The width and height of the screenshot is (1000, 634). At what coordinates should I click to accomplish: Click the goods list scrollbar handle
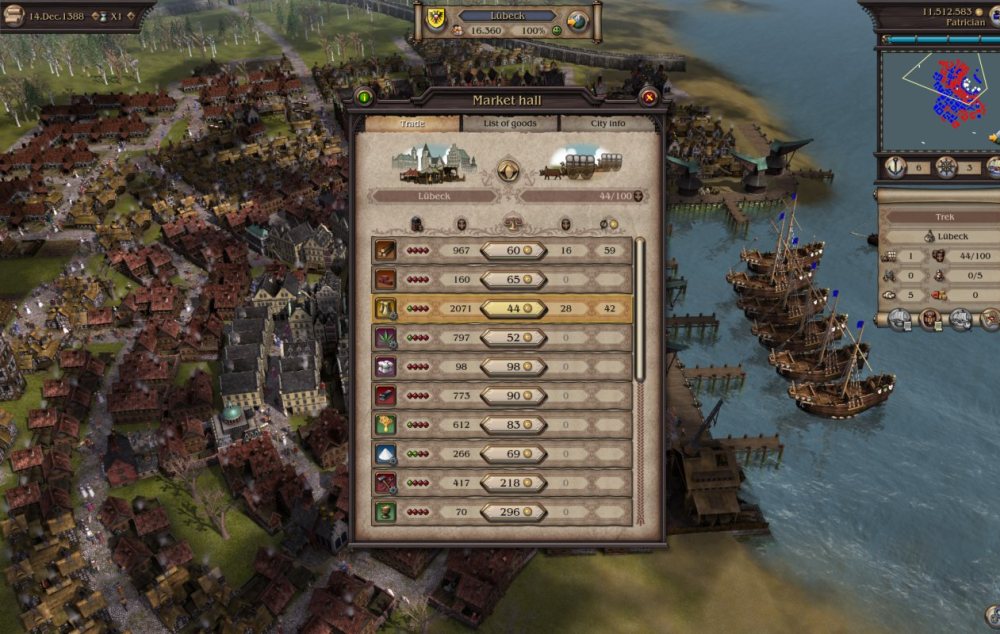tap(640, 310)
